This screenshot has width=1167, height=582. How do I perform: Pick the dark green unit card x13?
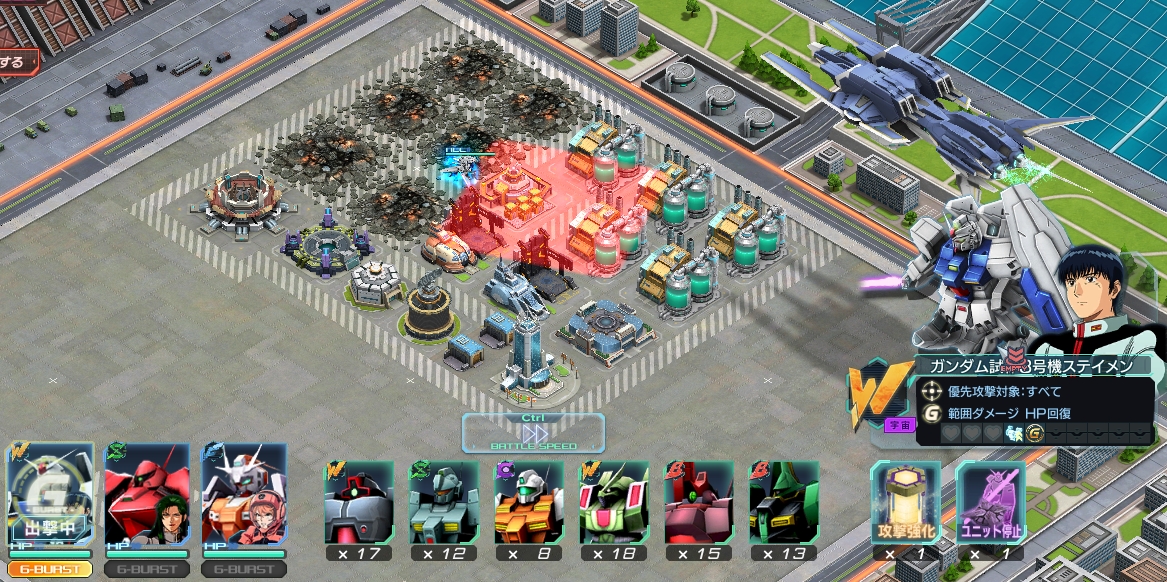784,502
